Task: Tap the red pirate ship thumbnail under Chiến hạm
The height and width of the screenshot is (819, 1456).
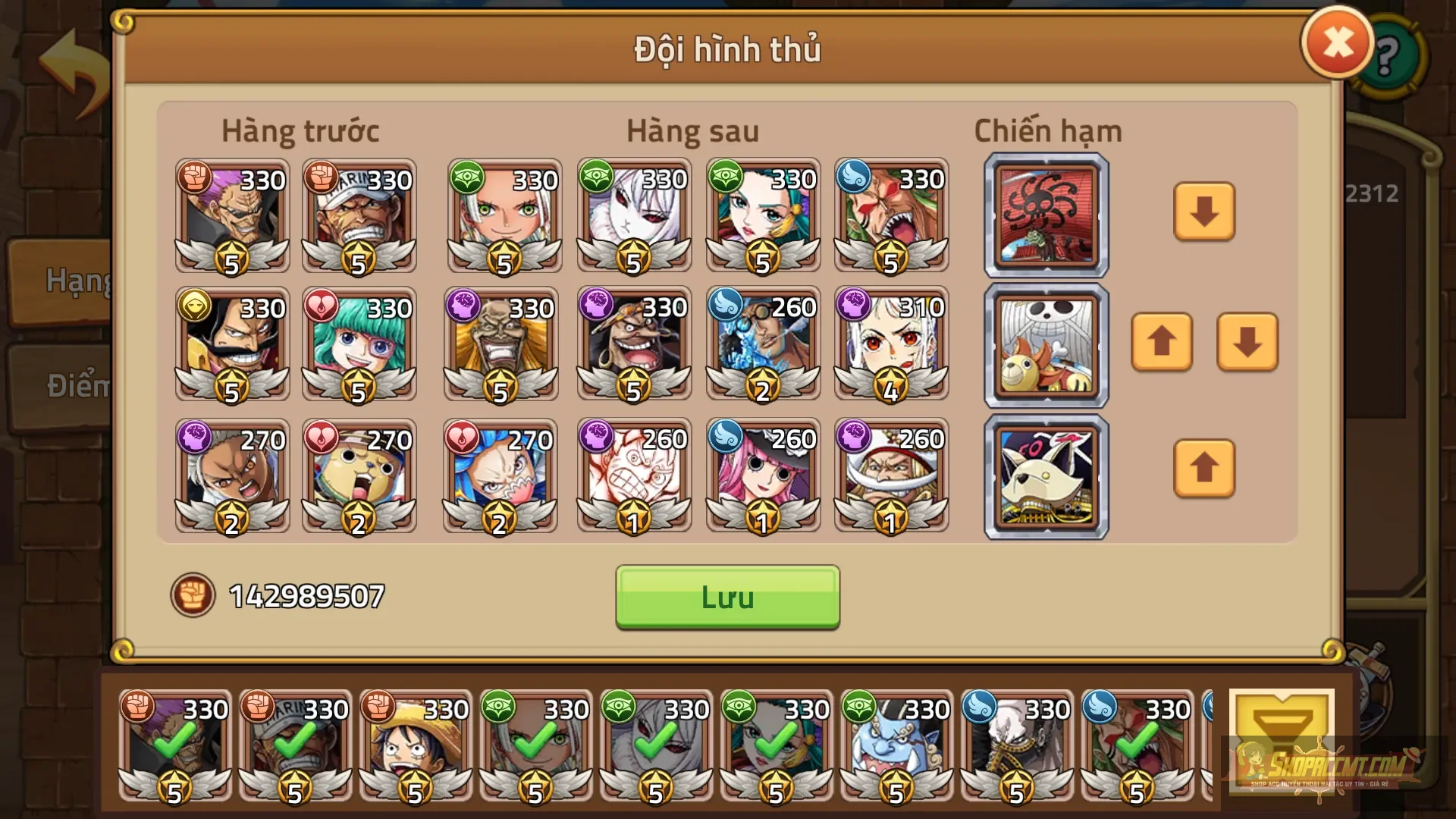Action: [x=1045, y=215]
